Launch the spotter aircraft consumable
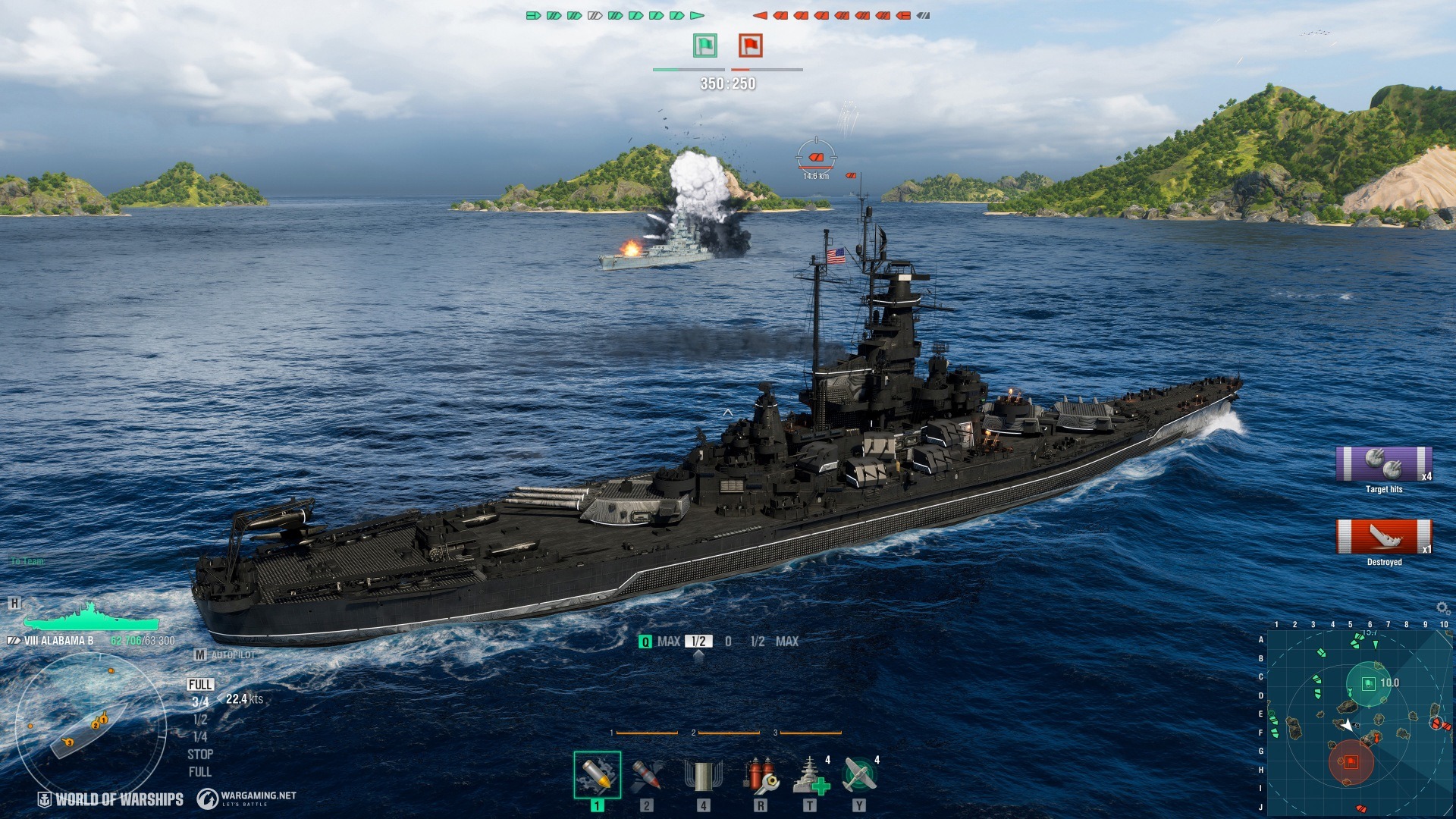This screenshot has height=819, width=1456. (859, 775)
